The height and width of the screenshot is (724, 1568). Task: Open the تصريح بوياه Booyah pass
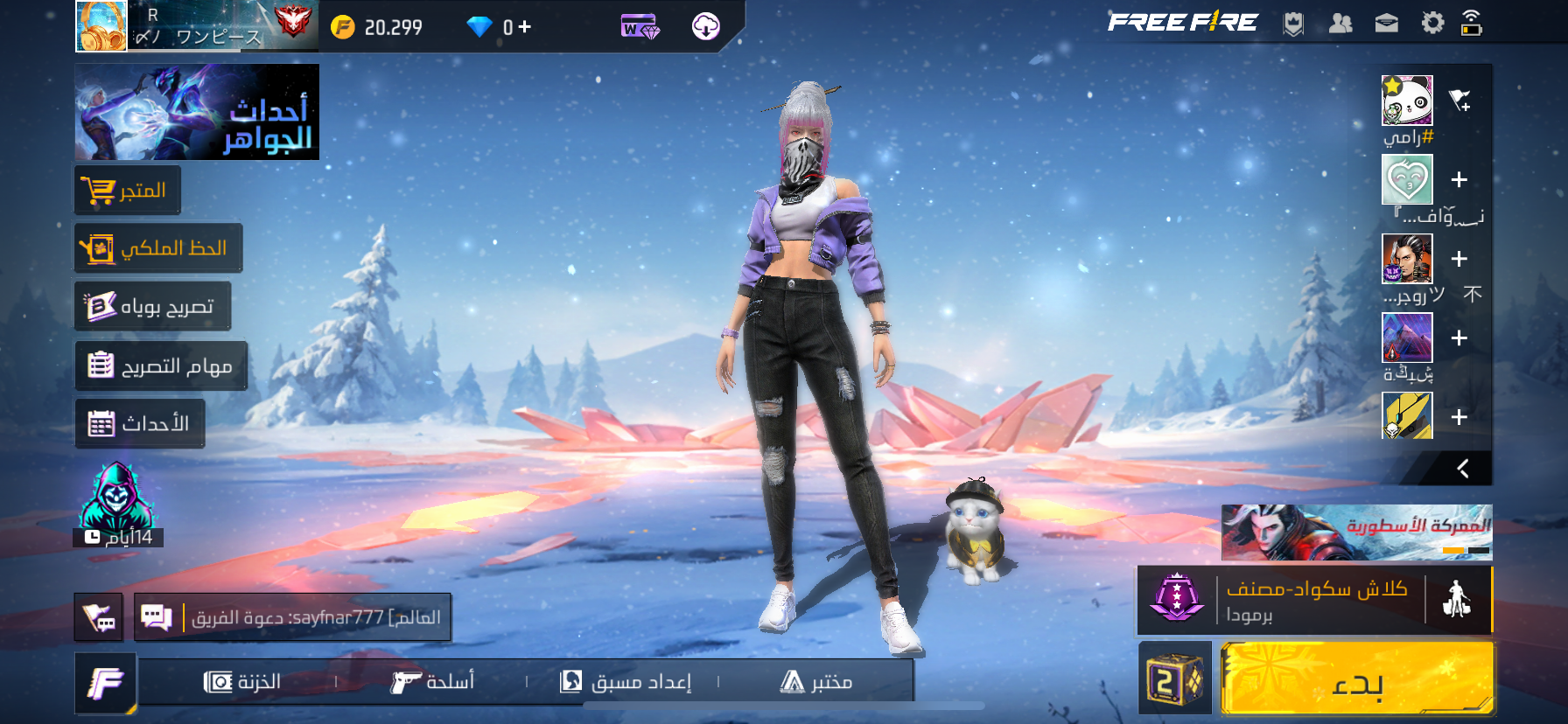(153, 306)
